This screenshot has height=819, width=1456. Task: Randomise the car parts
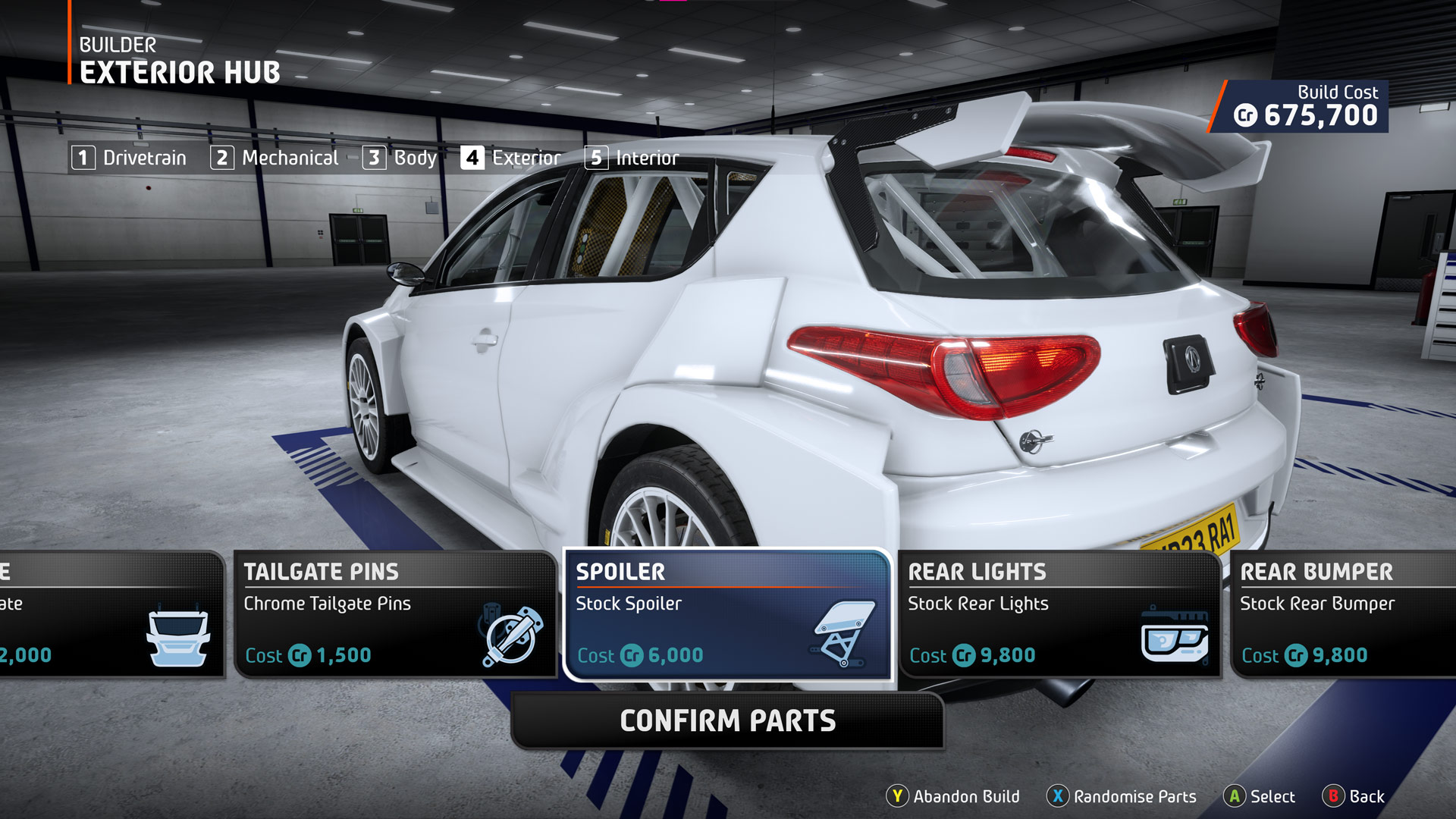(1122, 796)
